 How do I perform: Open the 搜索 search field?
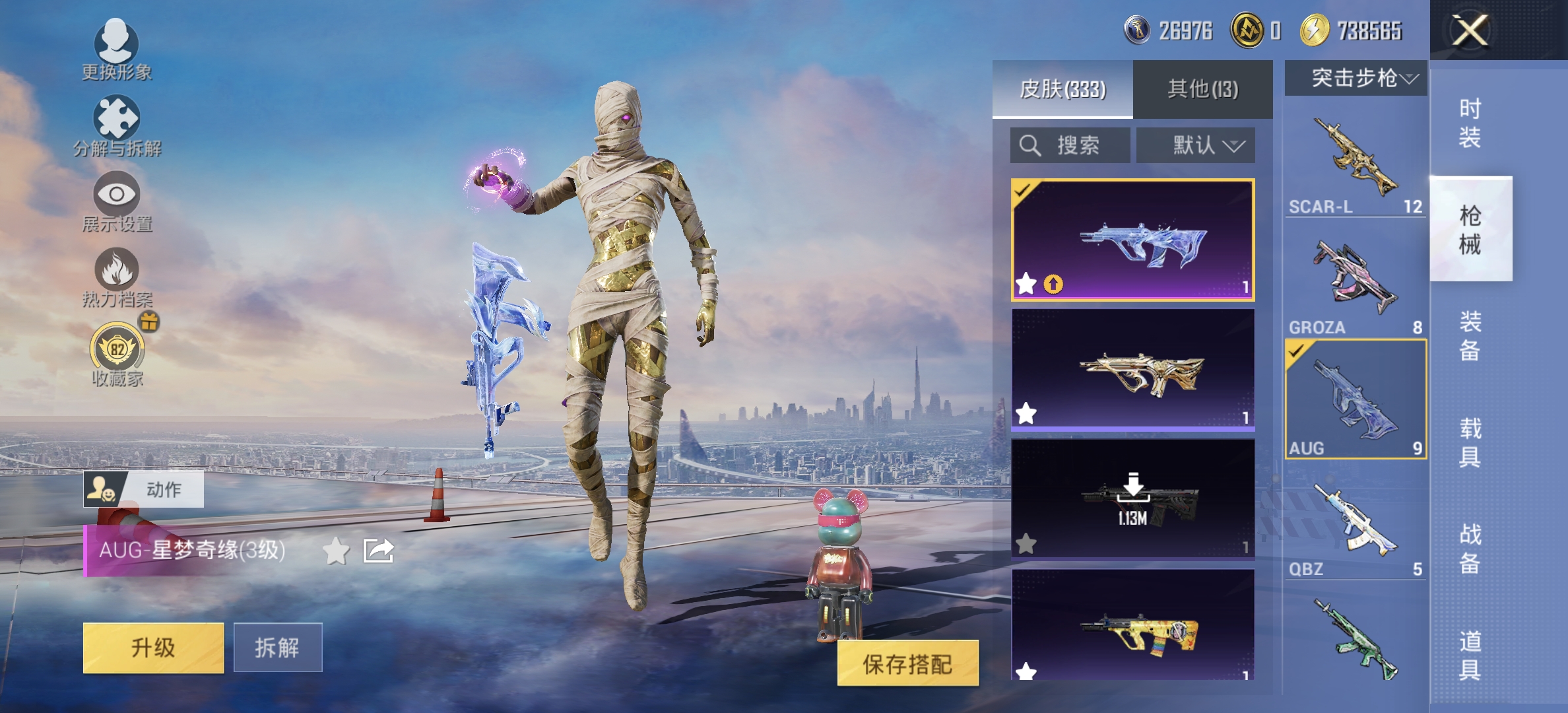[1068, 145]
